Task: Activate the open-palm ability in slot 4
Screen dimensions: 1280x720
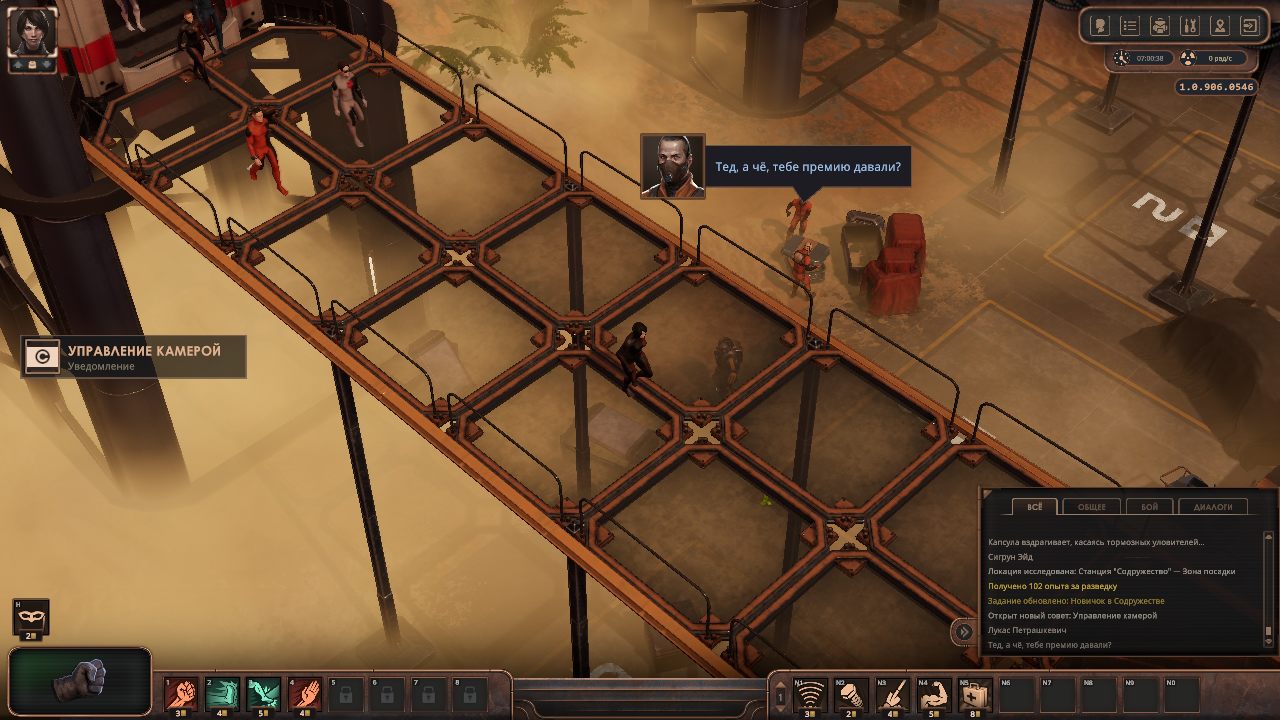Action: [304, 693]
